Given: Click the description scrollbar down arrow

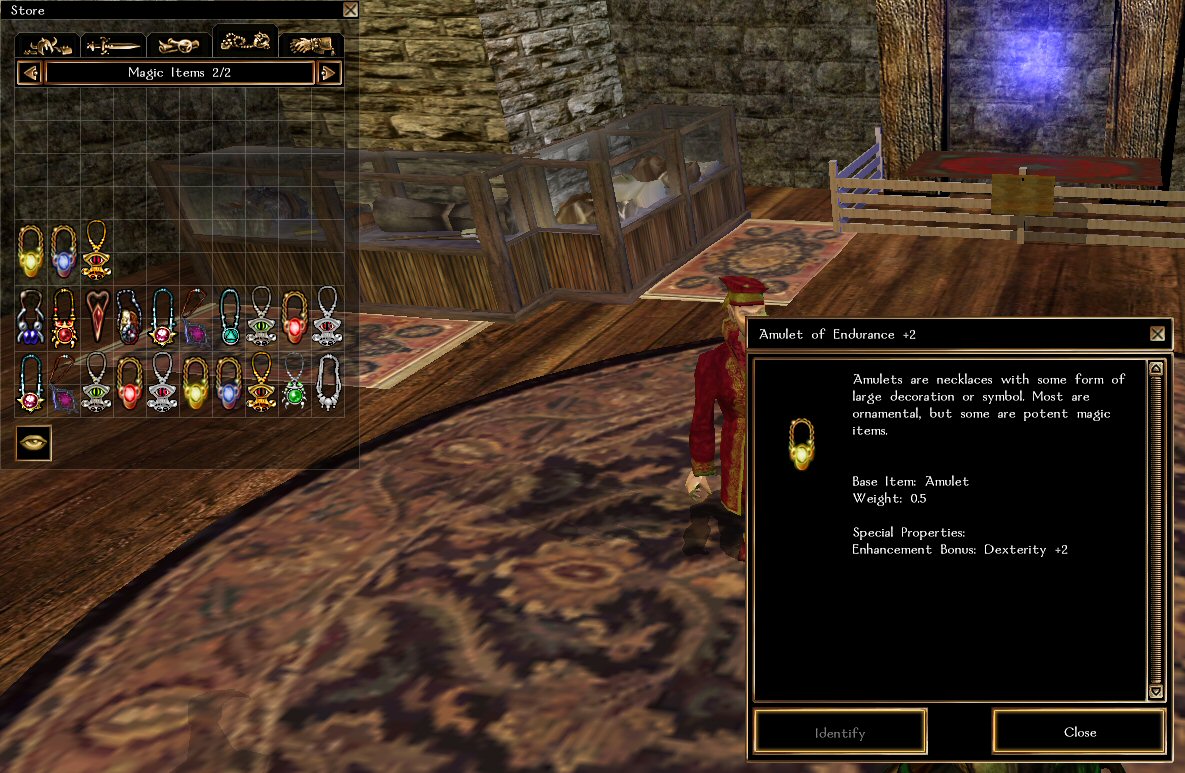Looking at the screenshot, I should click(1156, 691).
